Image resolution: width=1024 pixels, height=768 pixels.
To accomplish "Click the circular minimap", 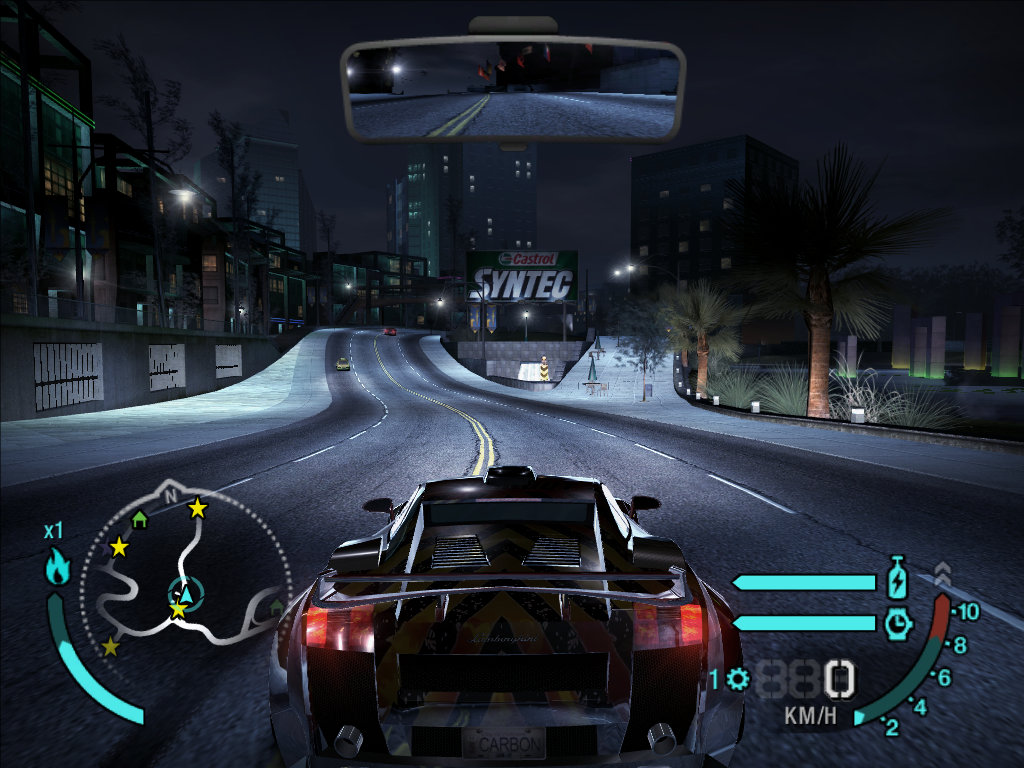I will pyautogui.click(x=182, y=573).
